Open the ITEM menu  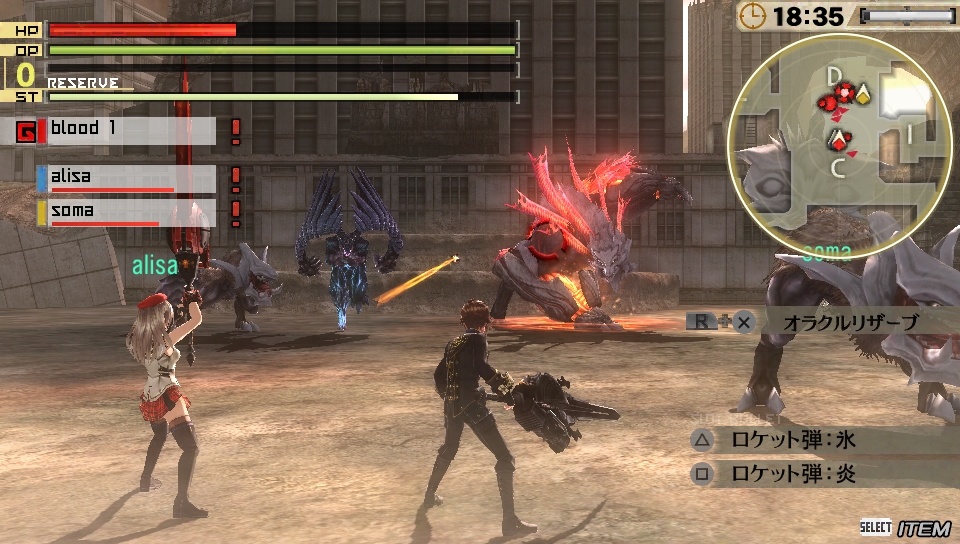pos(916,527)
